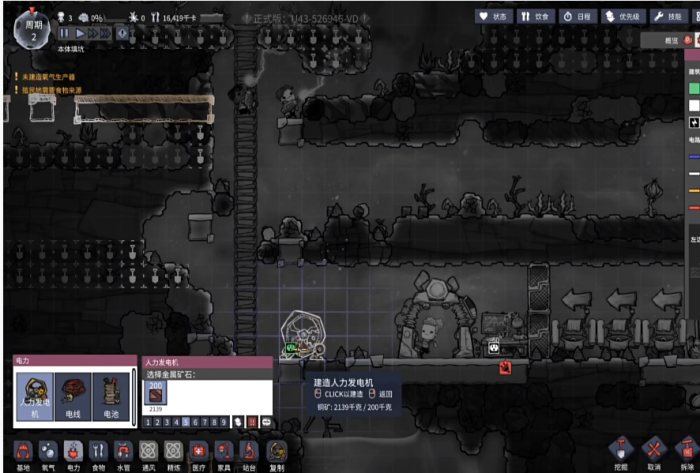The width and height of the screenshot is (700, 473).
Task: Select the 人力发电机 manual generator building
Action: tap(35, 393)
